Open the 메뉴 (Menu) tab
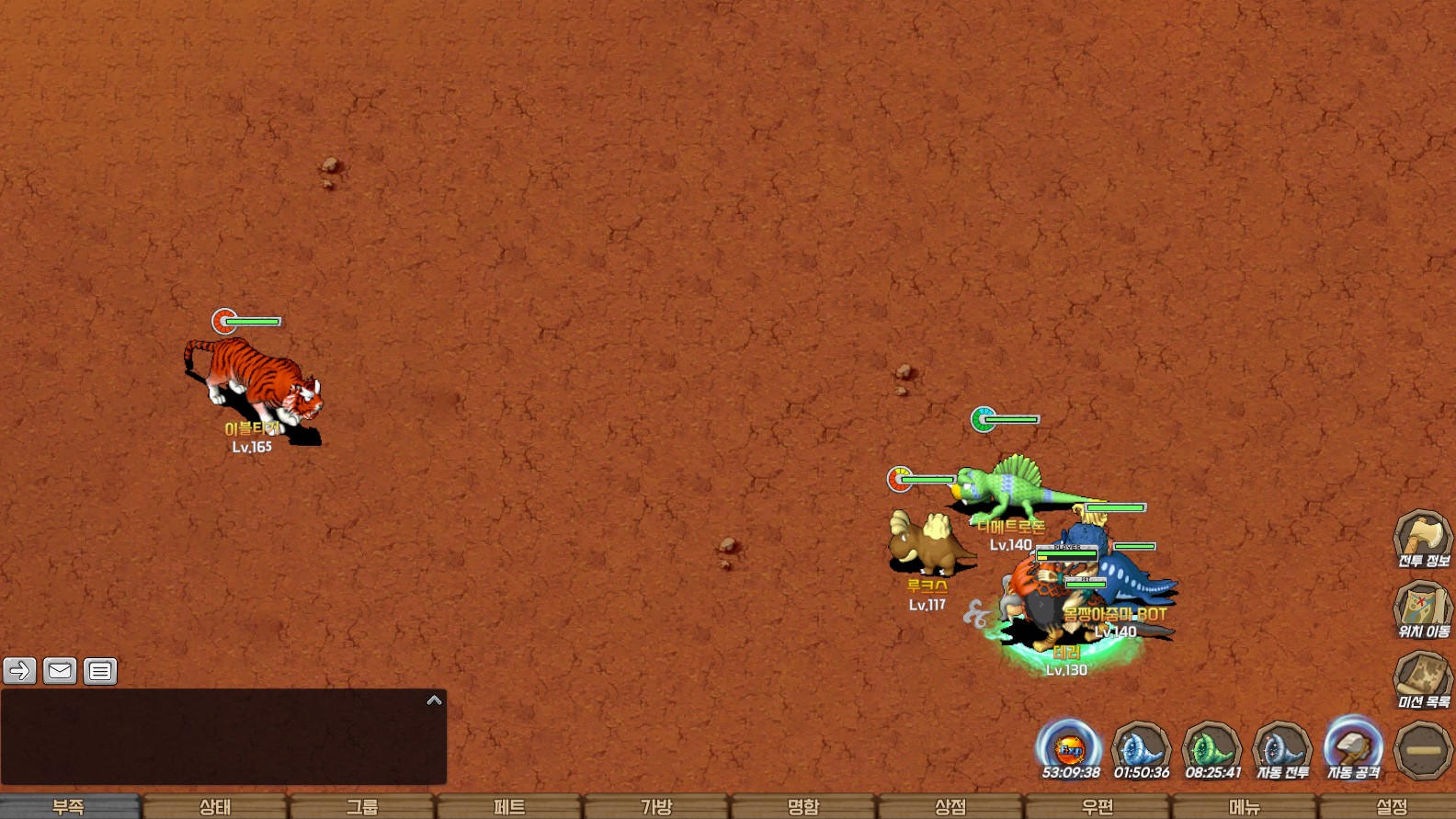1456x819 pixels. click(1245, 806)
